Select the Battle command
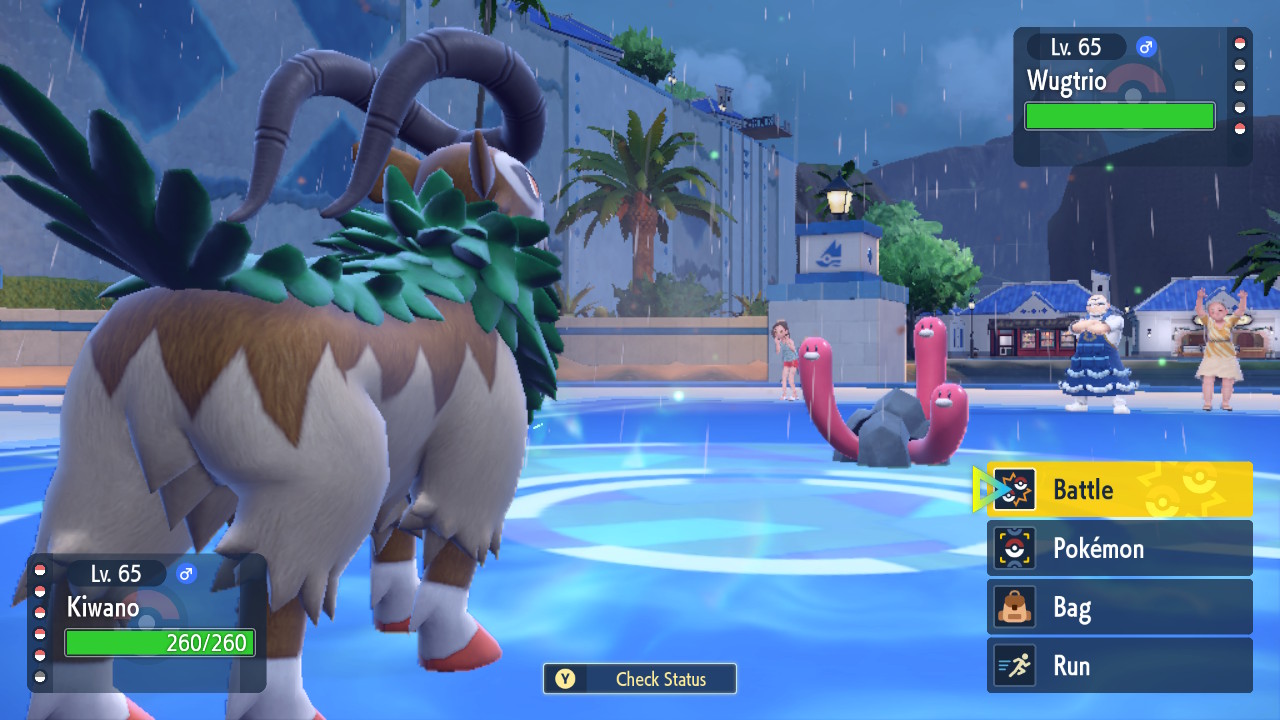Screen dimensions: 1280x720 tap(1119, 490)
